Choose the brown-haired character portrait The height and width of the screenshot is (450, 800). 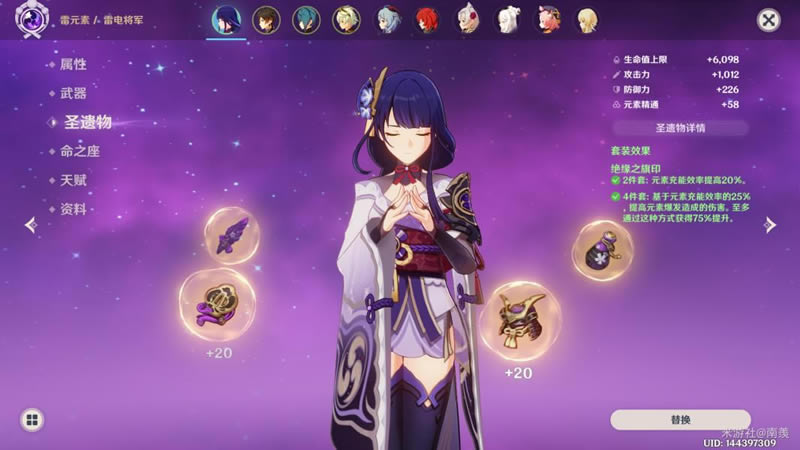(266, 20)
